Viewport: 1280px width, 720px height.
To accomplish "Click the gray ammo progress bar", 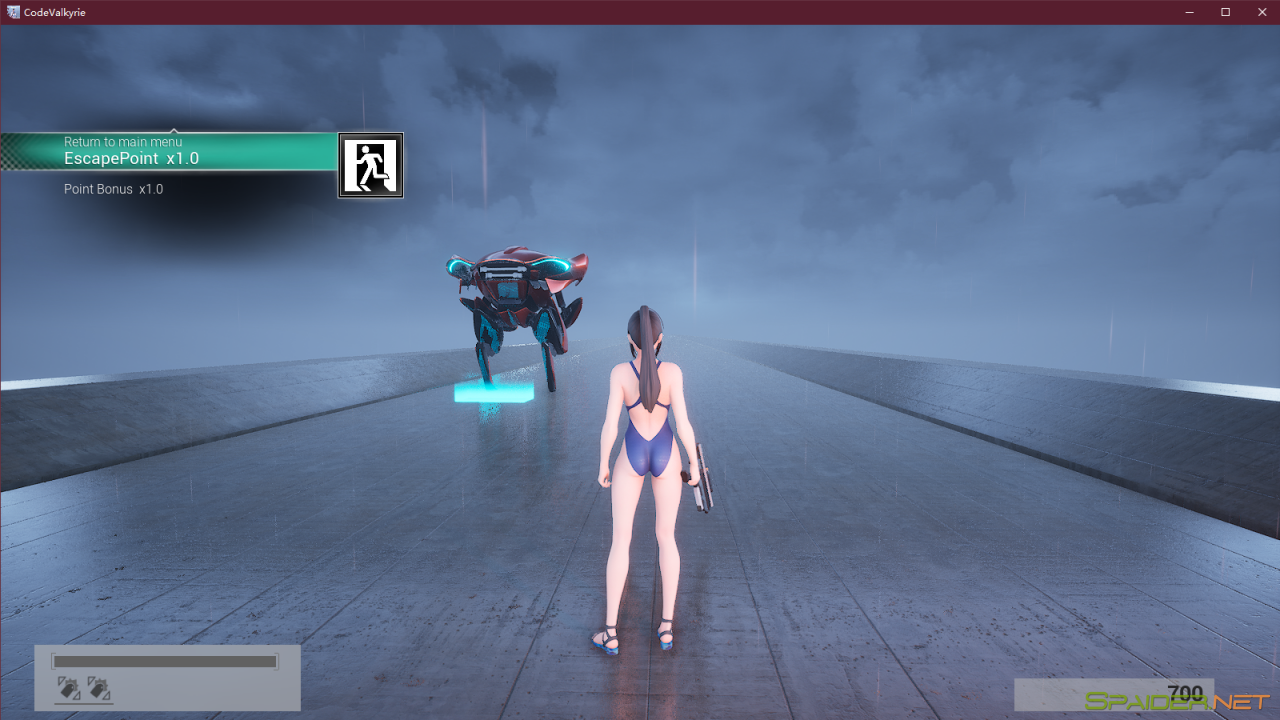I will [x=165, y=661].
